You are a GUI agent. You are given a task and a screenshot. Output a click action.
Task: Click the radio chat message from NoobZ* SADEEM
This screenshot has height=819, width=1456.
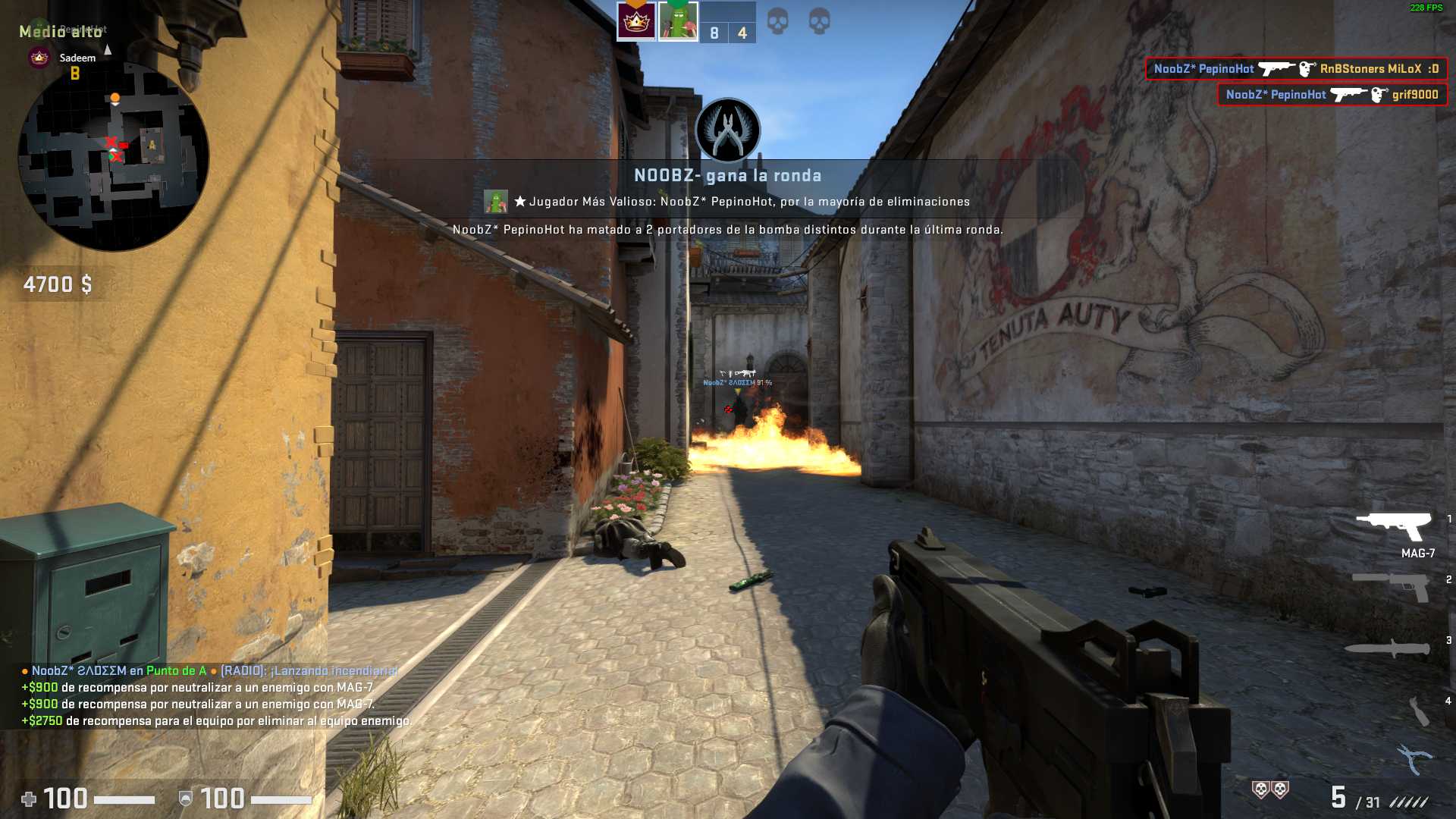[210, 671]
